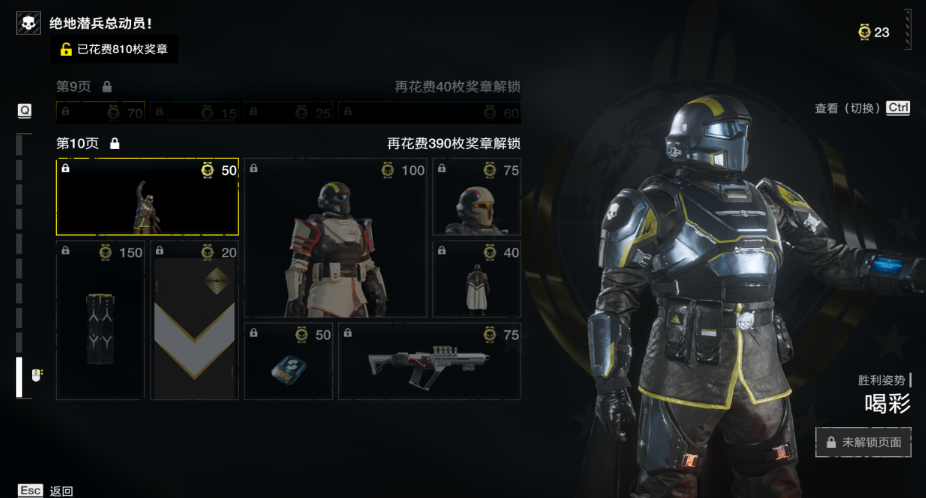Viewport: 926px width, 498px height.
Task: Pick the white cape costing 40 medals
Action: pyautogui.click(x=476, y=279)
